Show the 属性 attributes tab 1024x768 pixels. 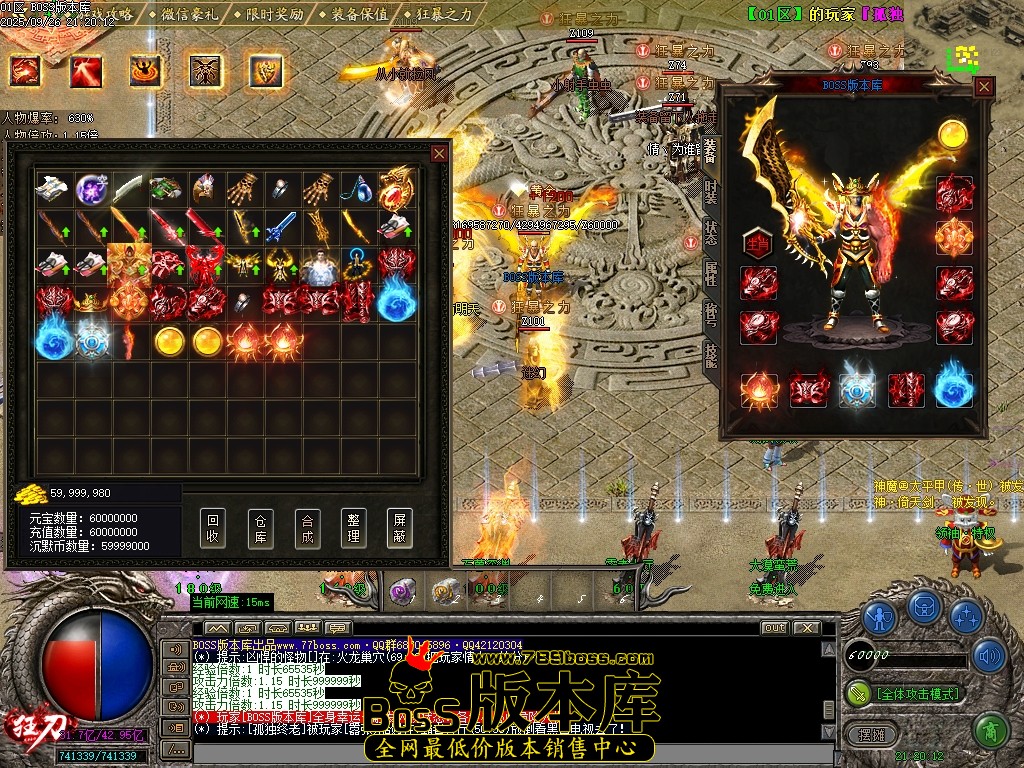point(710,272)
